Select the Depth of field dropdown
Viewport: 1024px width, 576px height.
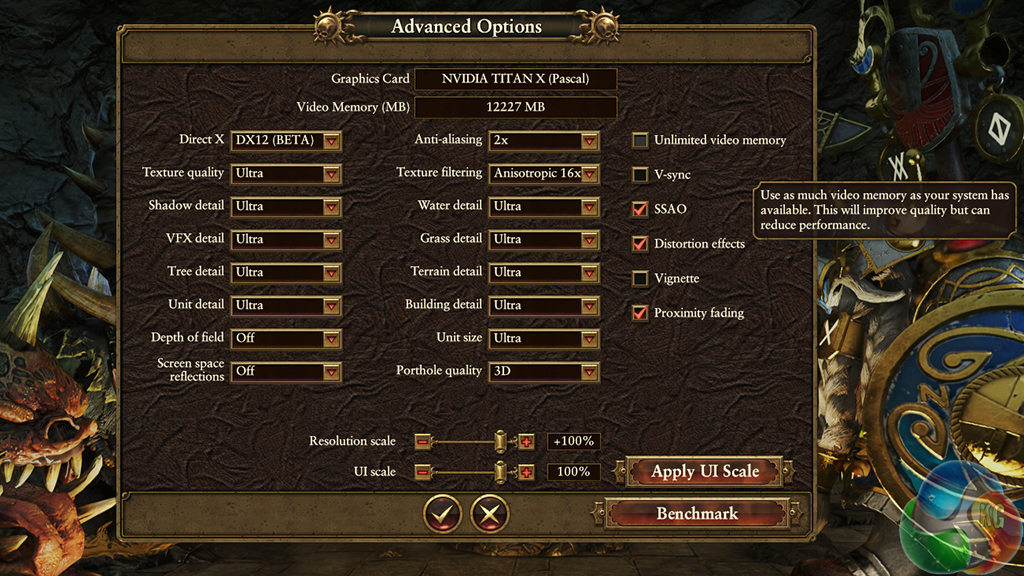click(286, 338)
